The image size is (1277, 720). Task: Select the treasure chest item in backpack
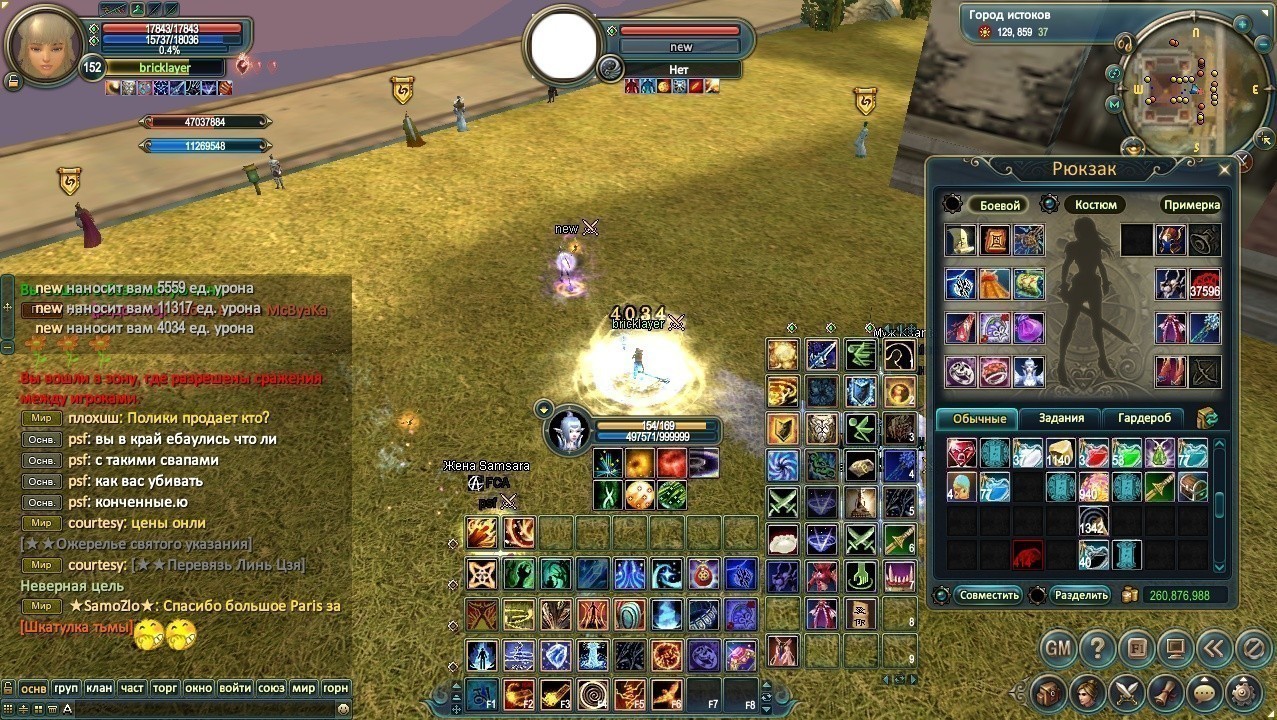tap(1192, 487)
